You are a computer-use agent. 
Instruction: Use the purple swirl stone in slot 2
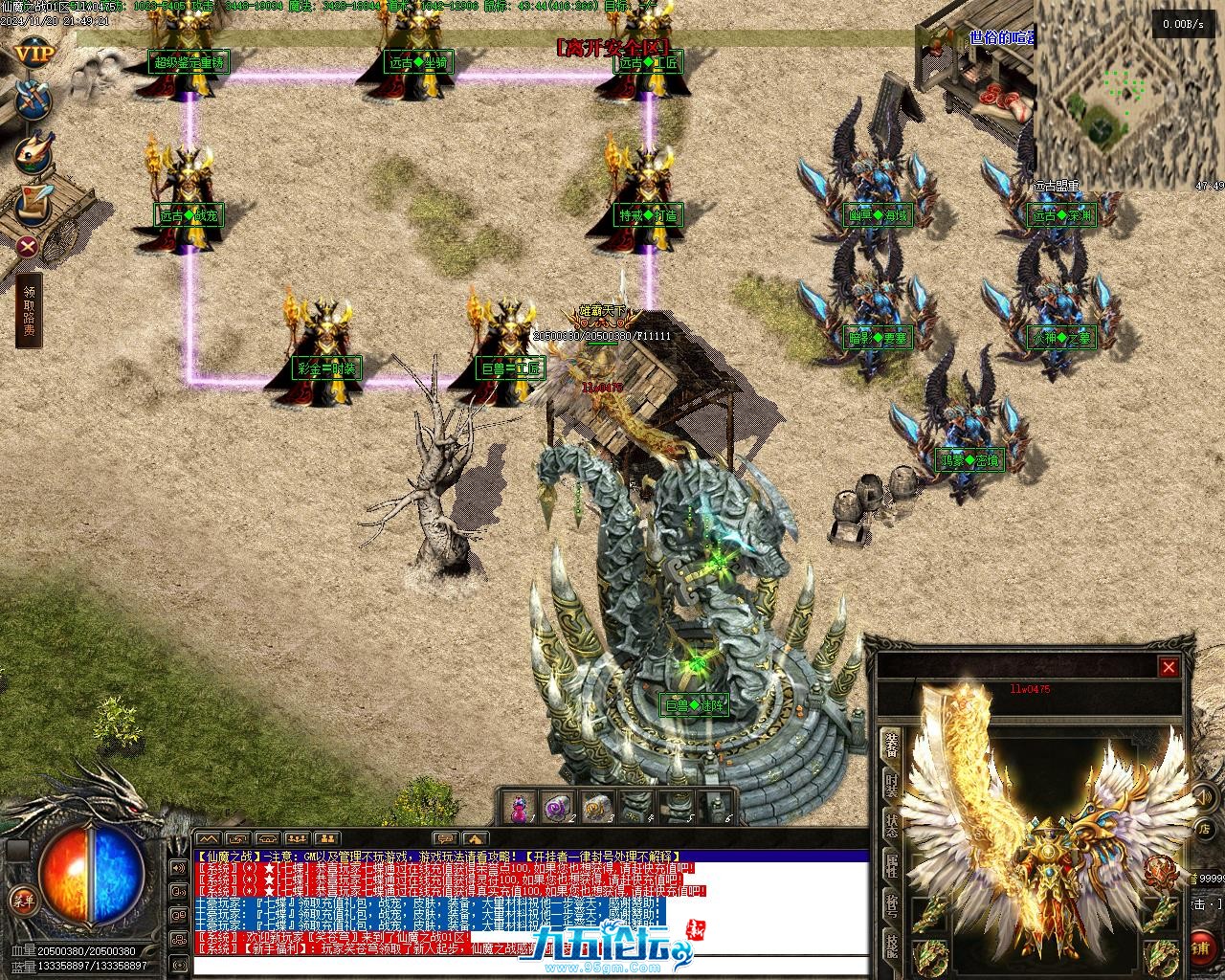(555, 808)
